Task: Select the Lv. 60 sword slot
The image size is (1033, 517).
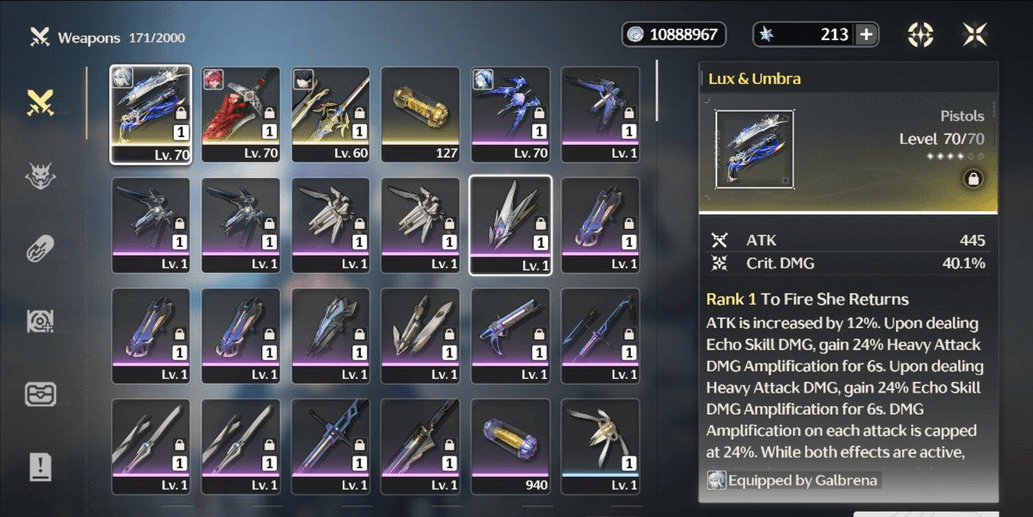Action: pos(330,113)
